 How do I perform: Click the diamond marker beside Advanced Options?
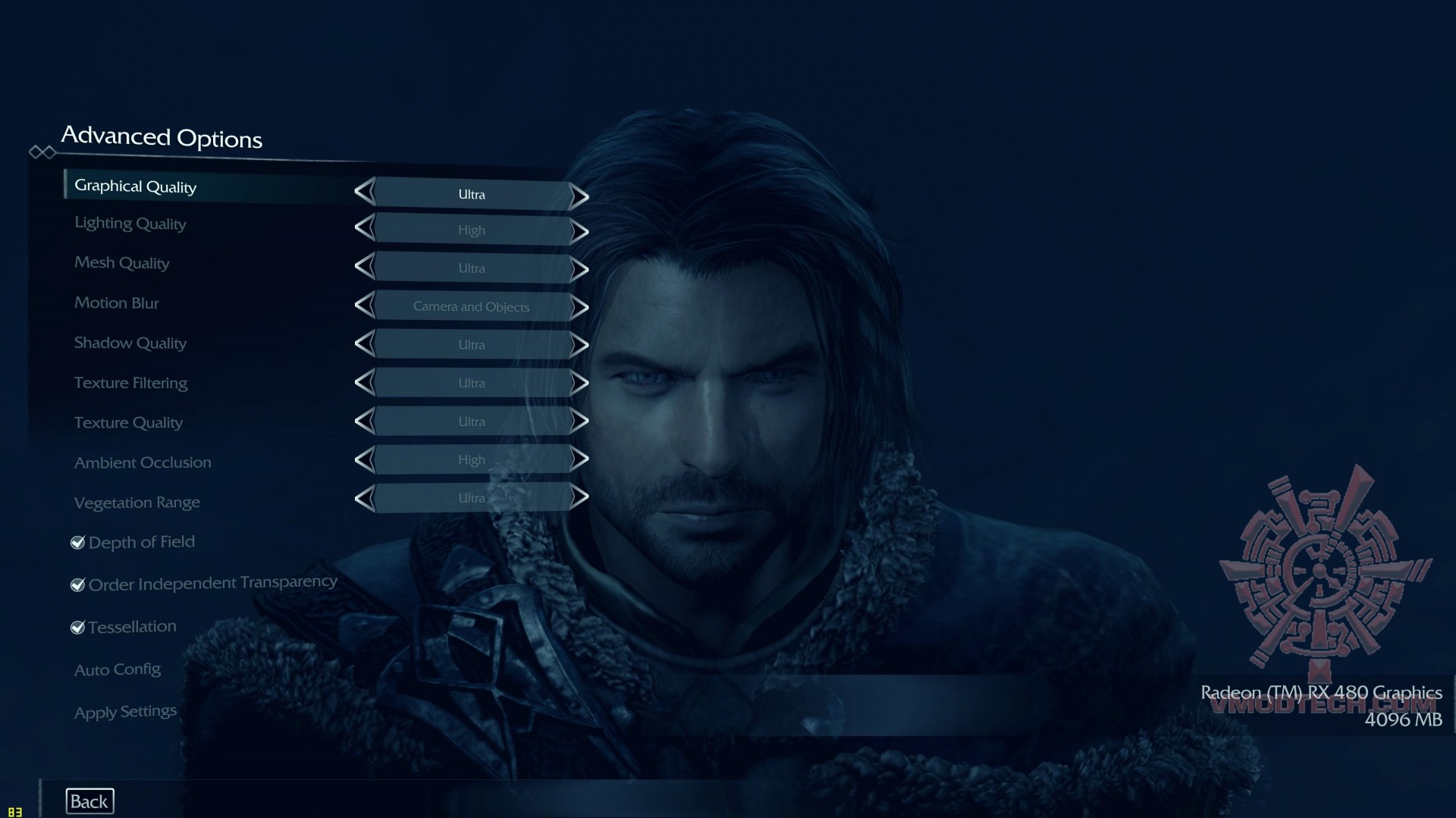43,152
